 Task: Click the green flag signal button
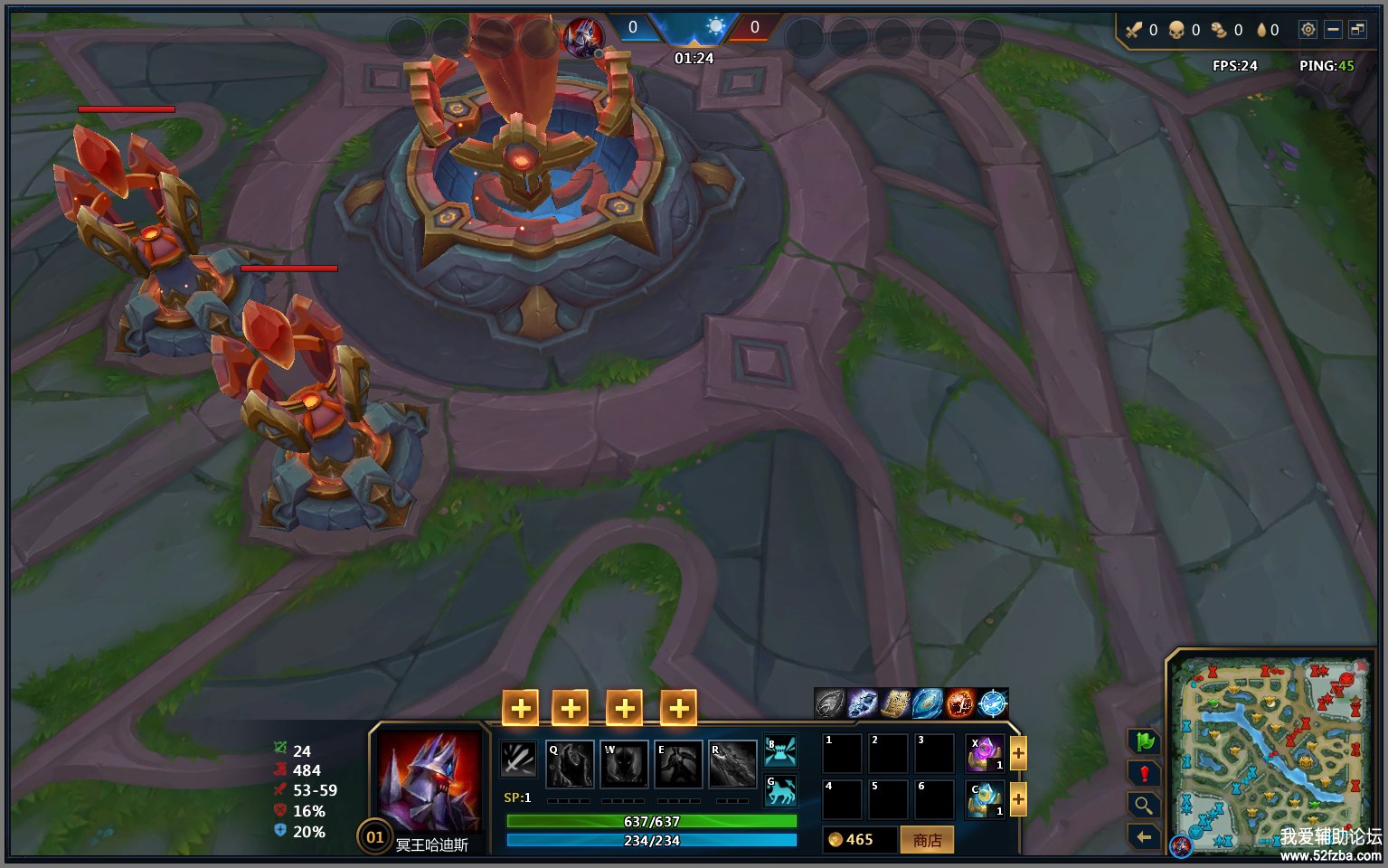(x=1144, y=741)
